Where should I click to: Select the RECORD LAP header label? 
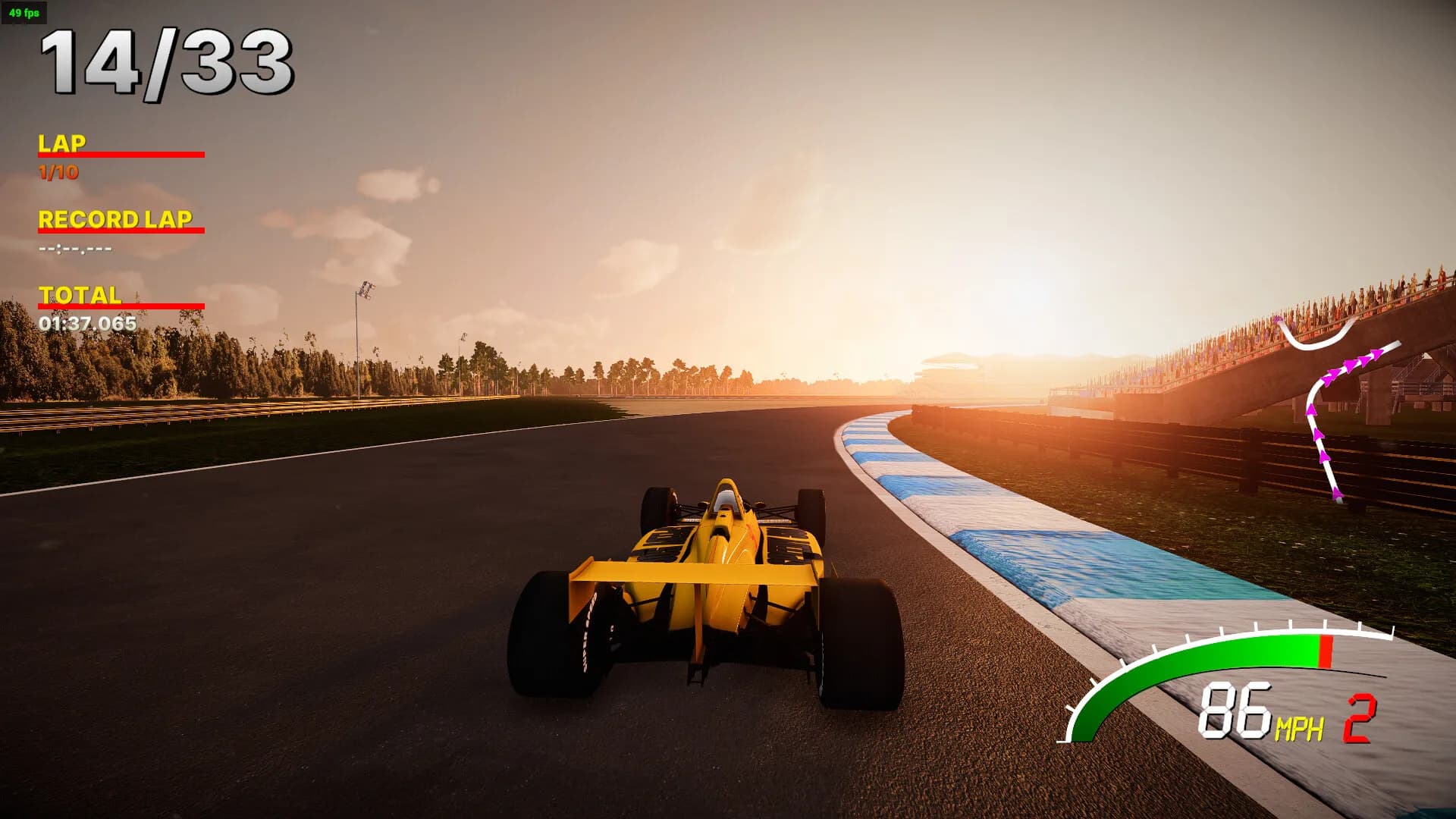click(115, 221)
